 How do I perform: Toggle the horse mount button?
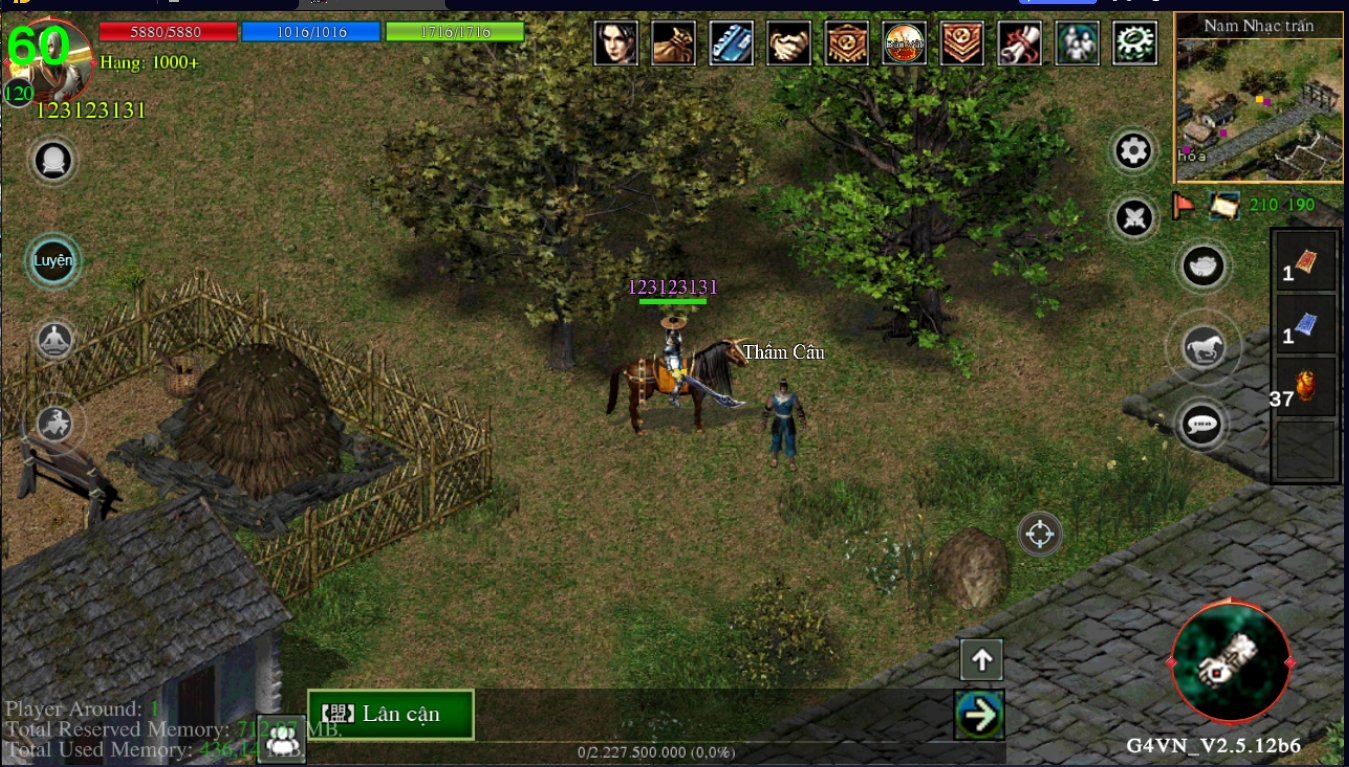click(1203, 348)
